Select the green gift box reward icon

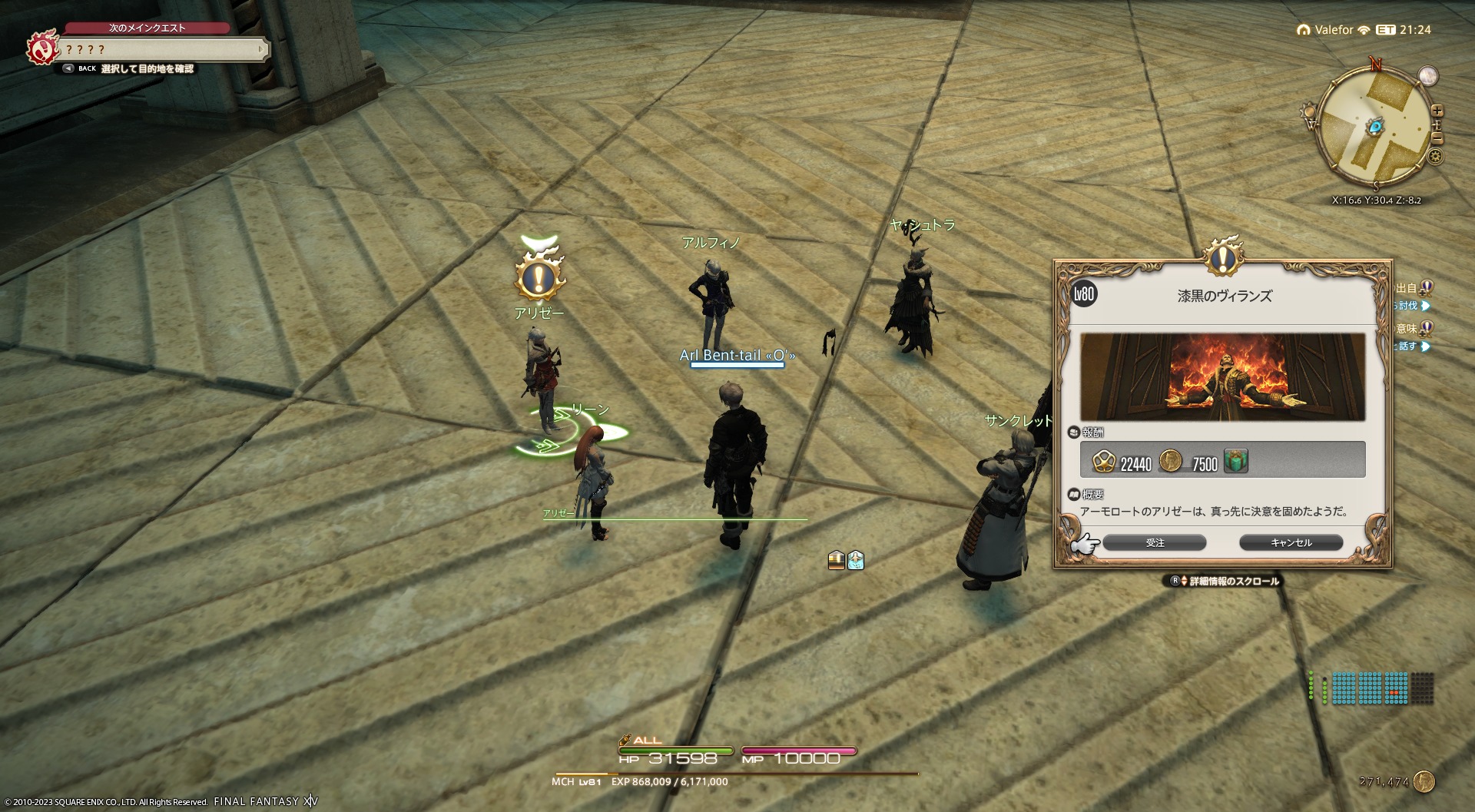(1235, 461)
